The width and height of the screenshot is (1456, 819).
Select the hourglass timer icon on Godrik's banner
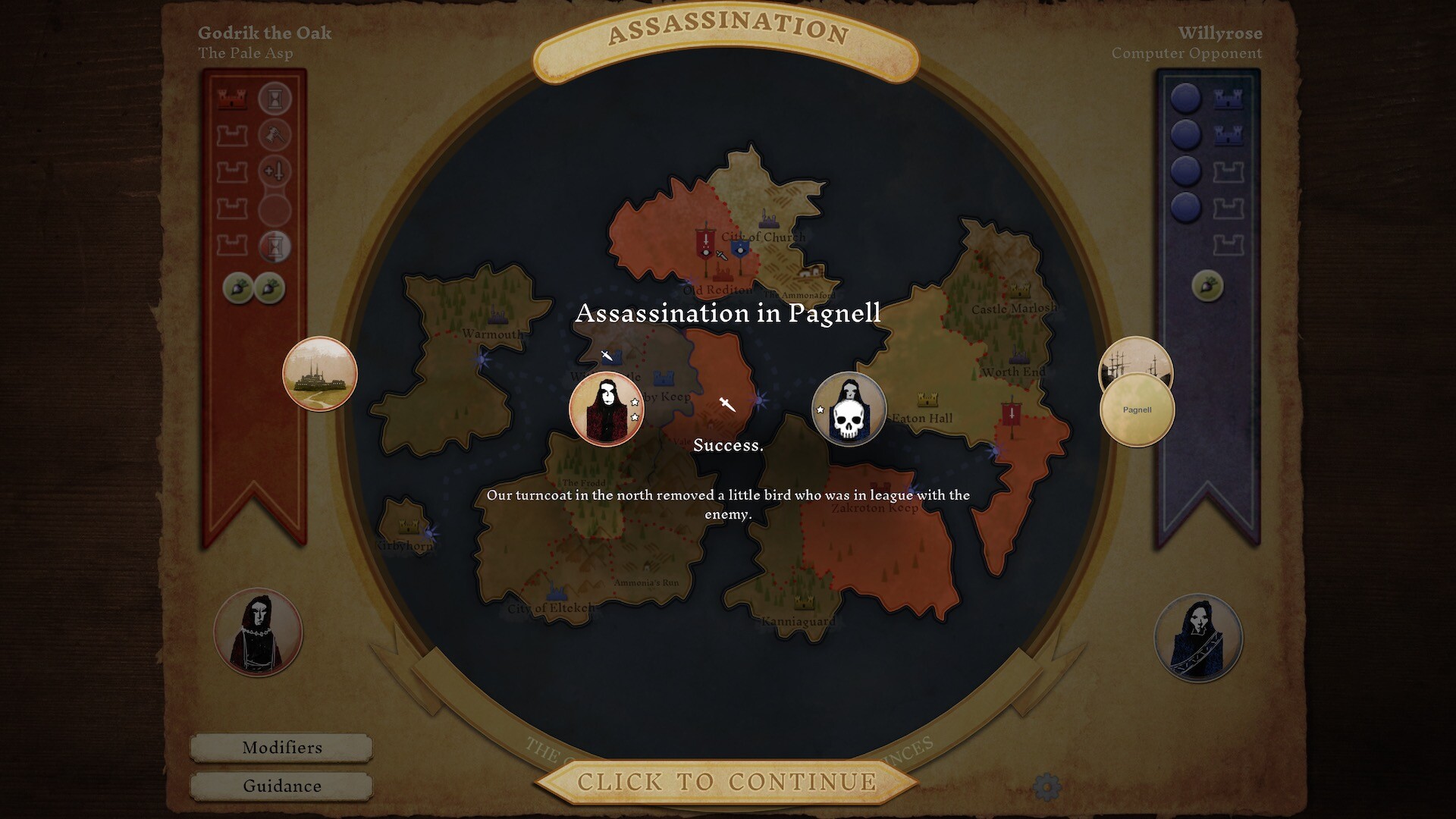point(275,97)
